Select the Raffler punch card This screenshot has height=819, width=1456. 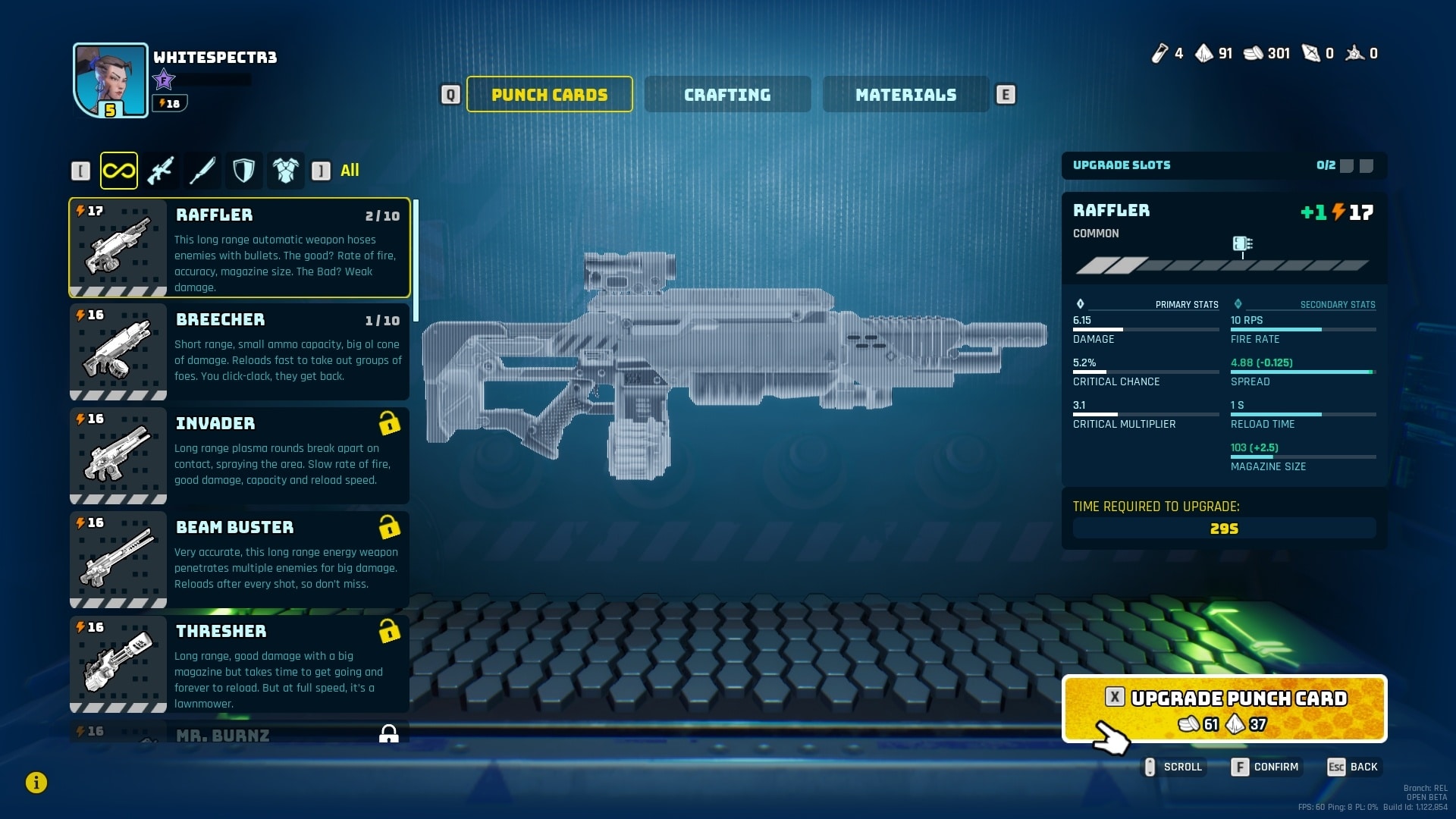pyautogui.click(x=240, y=248)
